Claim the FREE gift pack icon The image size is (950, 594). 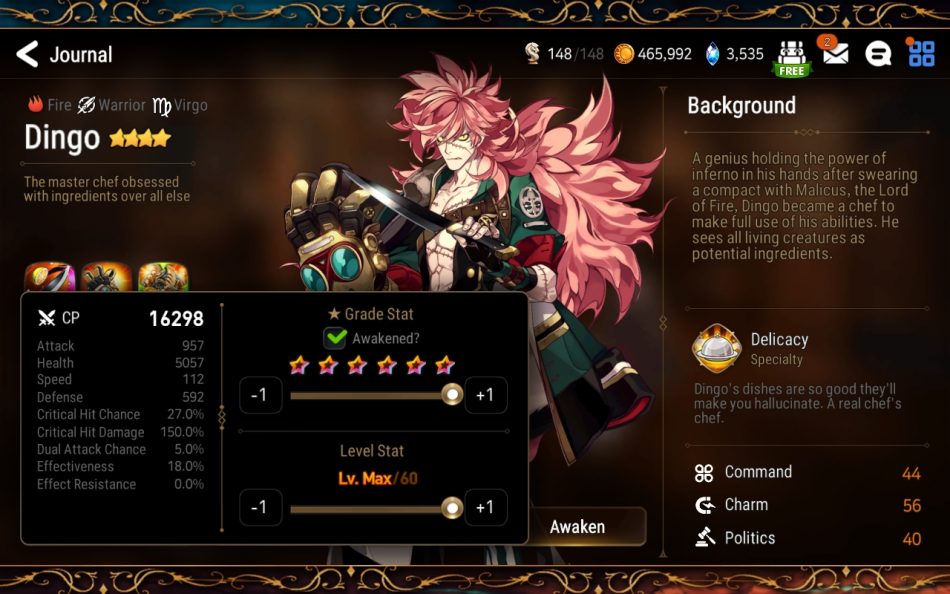coord(791,57)
